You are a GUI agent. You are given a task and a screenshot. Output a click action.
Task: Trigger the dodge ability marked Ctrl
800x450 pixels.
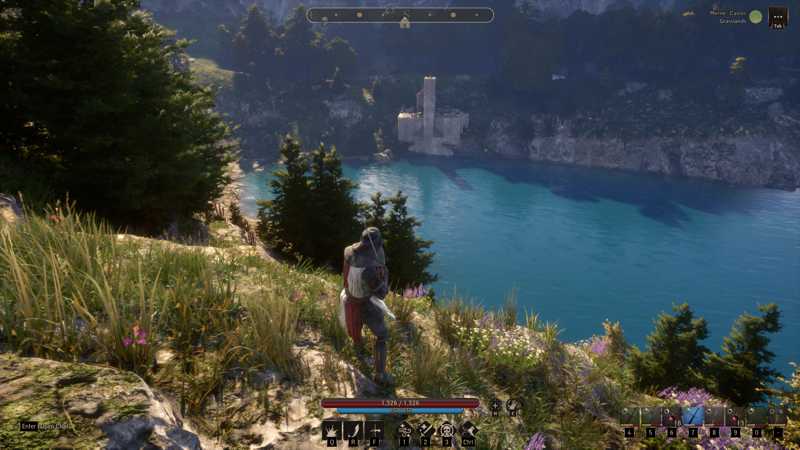[469, 430]
